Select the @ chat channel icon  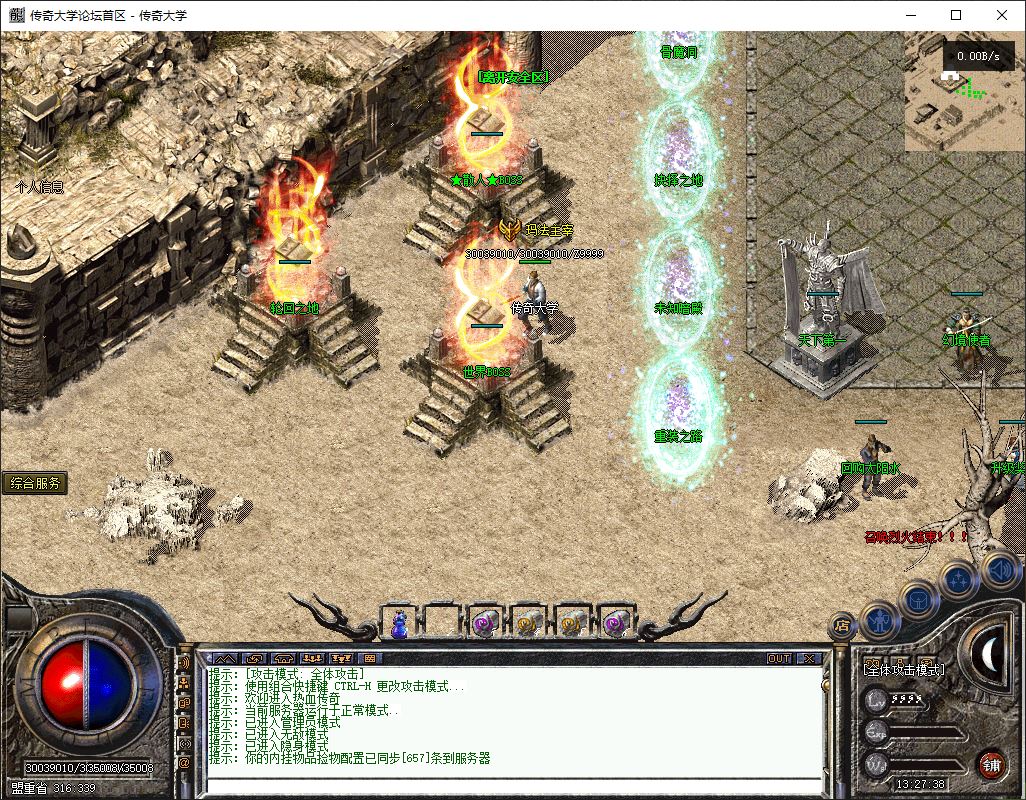coord(184,764)
